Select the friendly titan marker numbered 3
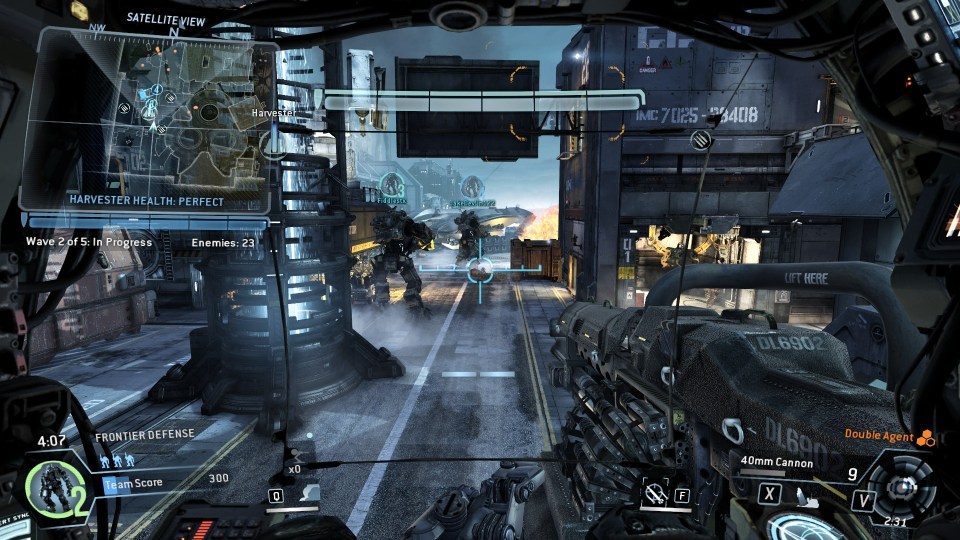The width and height of the screenshot is (960, 540). tap(391, 186)
